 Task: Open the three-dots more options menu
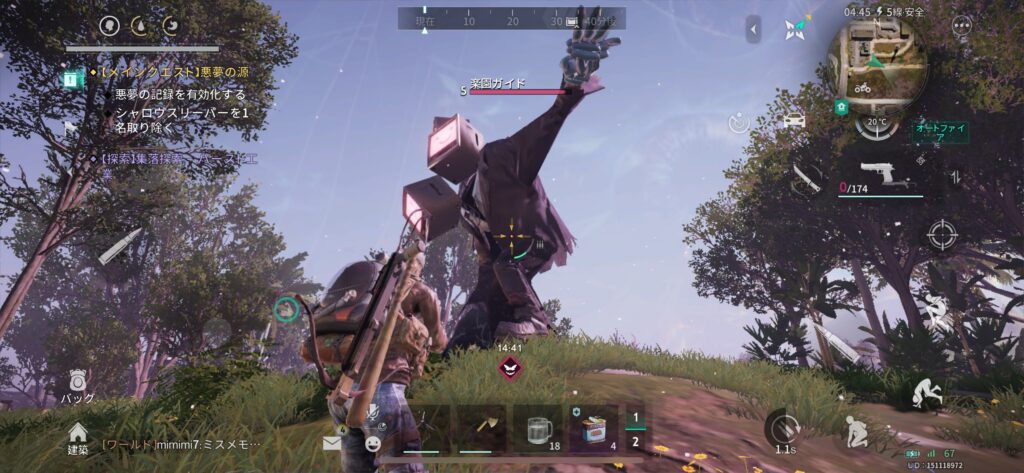962,27
